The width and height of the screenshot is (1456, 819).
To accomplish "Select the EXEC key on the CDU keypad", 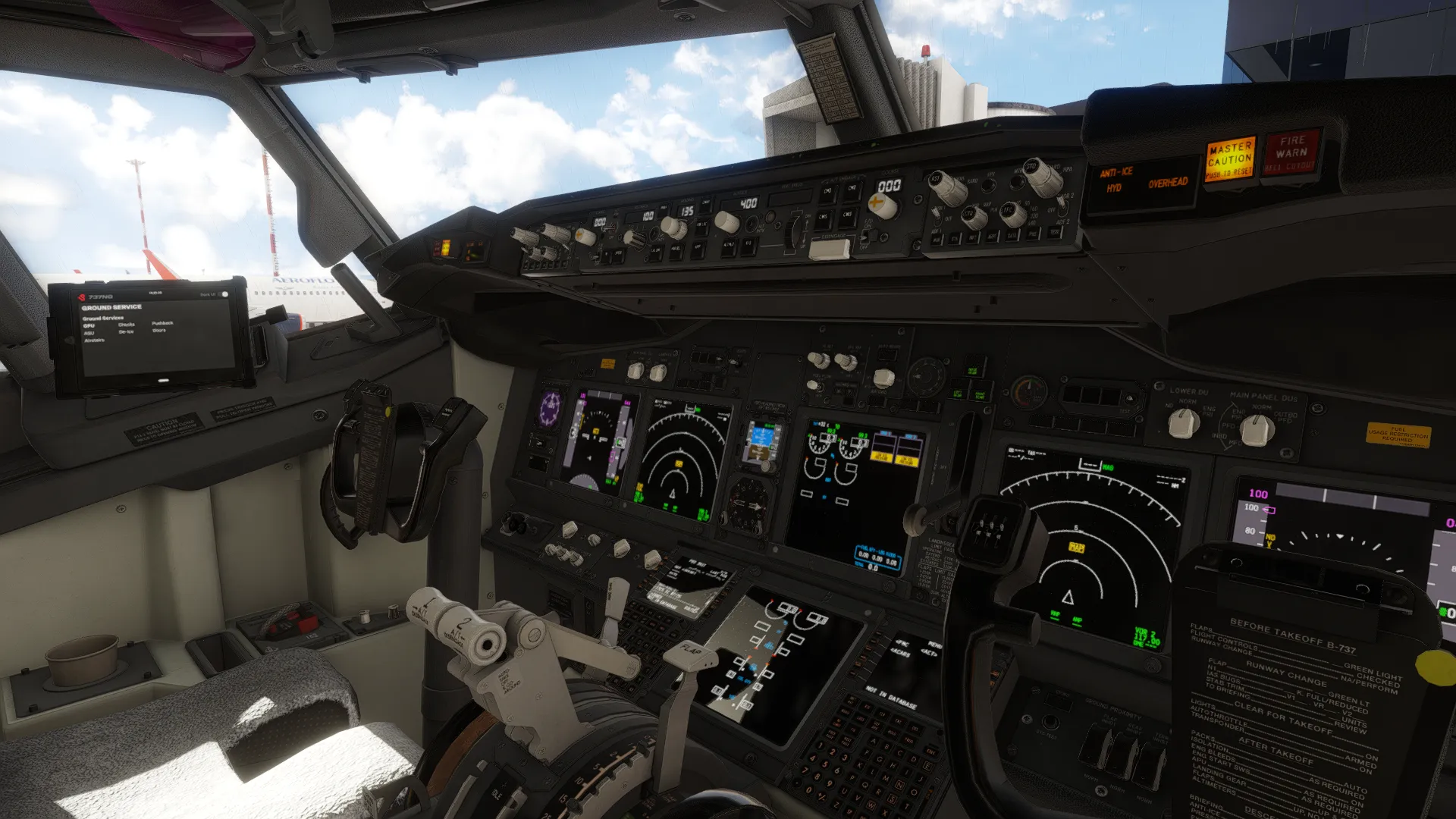I will pos(931,752).
